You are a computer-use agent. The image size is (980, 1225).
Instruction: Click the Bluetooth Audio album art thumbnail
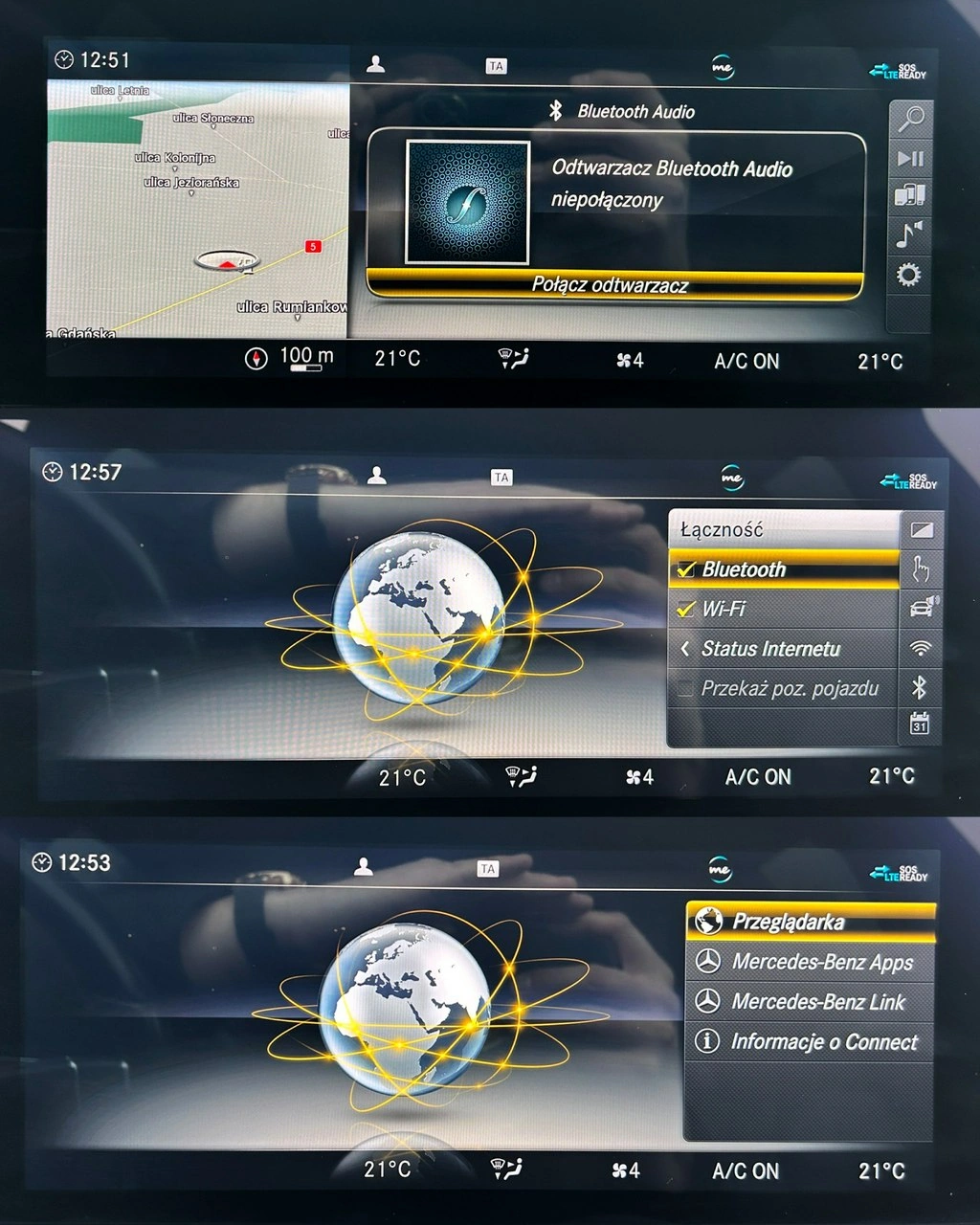coord(468,202)
